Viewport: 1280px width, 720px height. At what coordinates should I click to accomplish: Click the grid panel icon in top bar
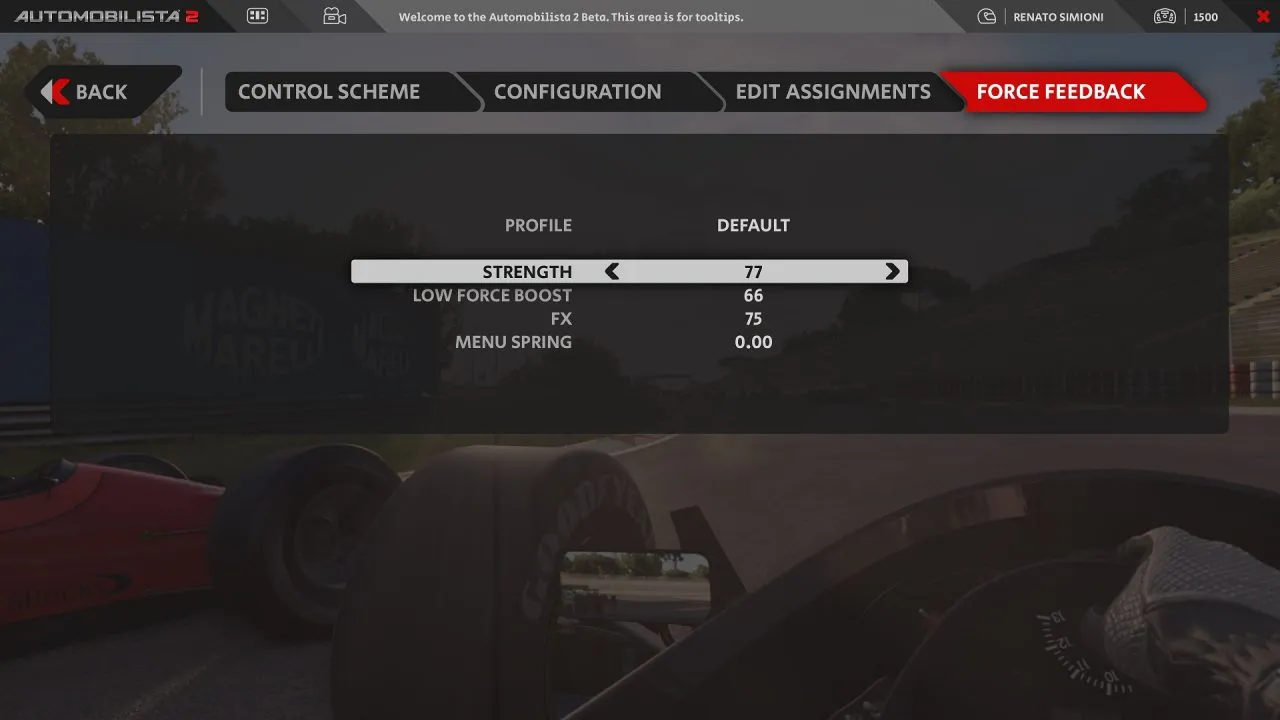(257, 16)
